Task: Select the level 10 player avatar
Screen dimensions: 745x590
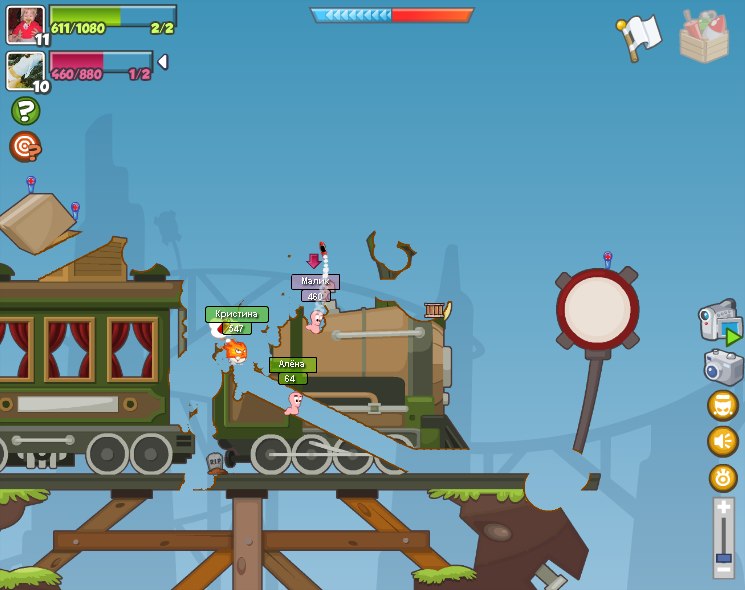Action: [25, 70]
